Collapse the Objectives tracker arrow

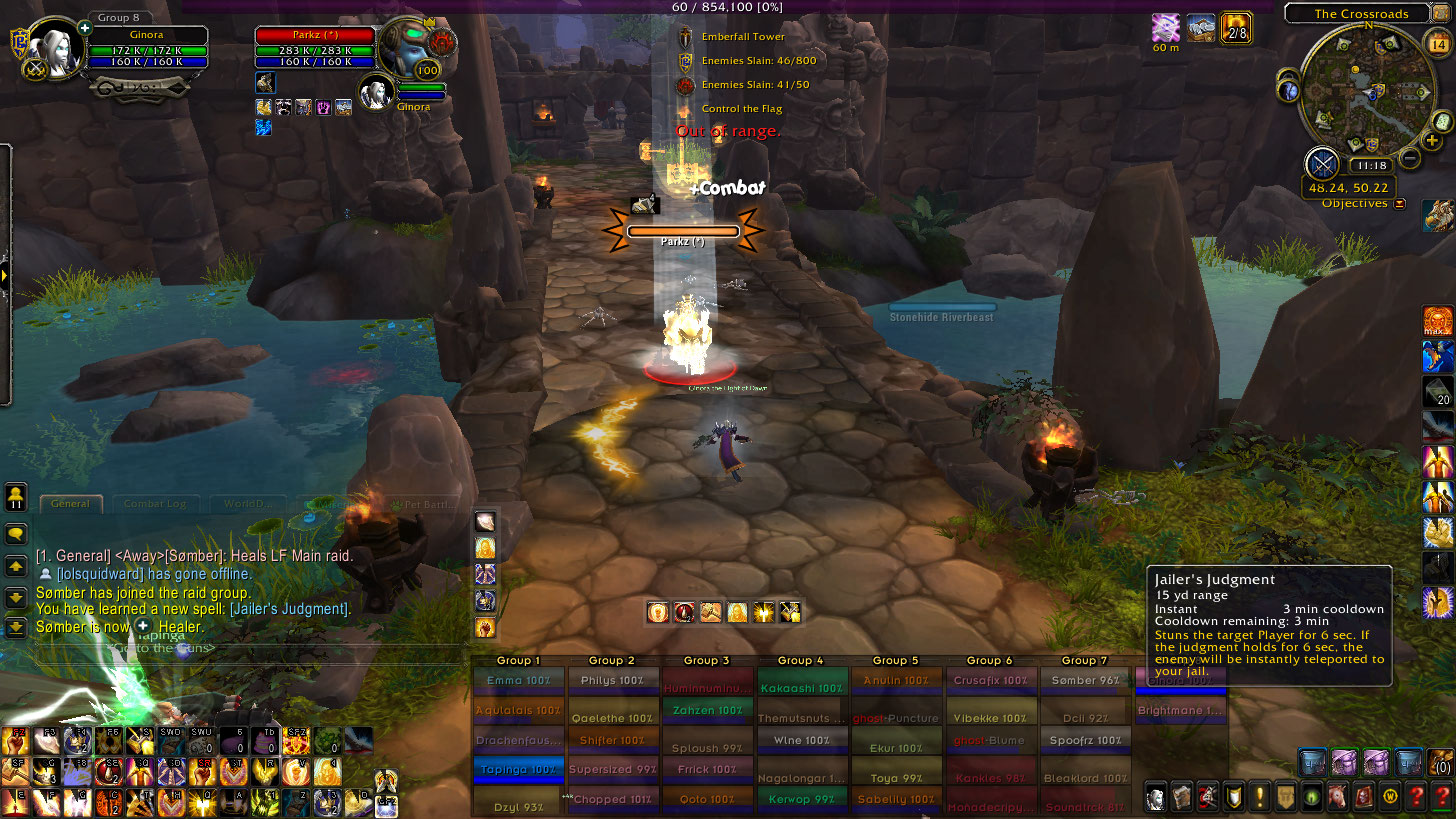1400,204
